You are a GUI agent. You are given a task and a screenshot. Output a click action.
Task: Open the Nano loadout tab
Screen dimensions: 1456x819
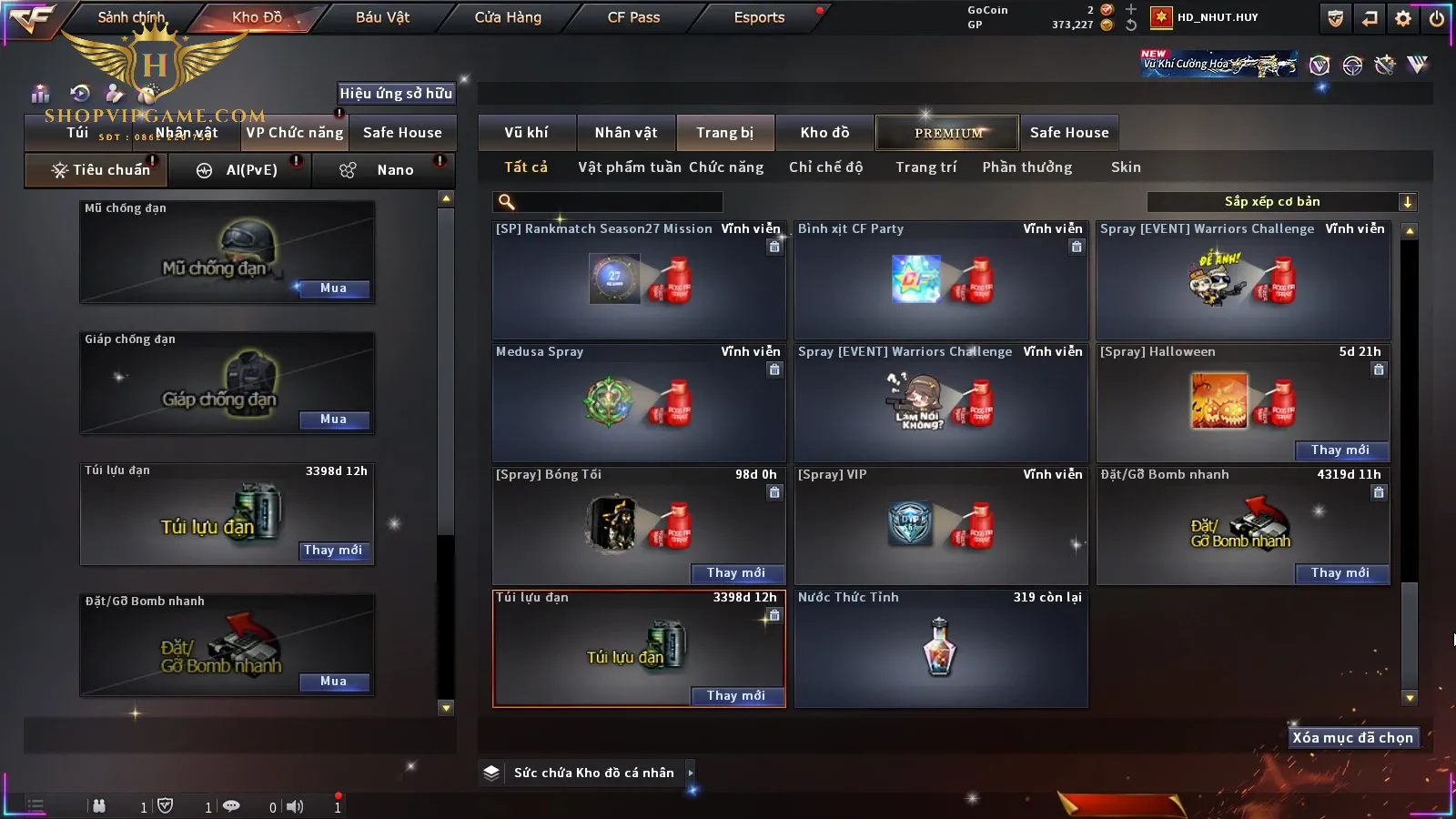(395, 170)
